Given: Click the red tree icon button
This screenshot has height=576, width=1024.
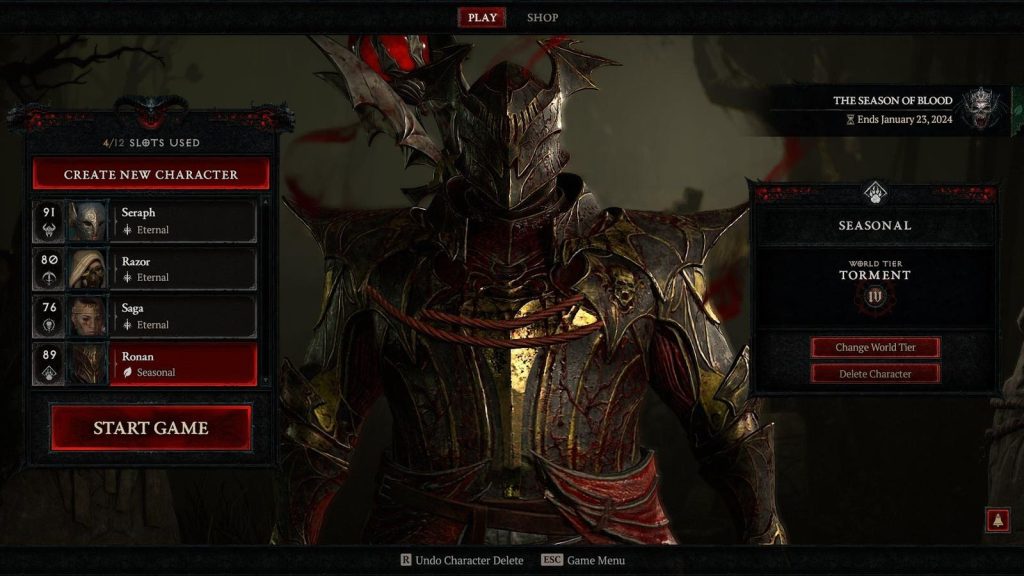Looking at the screenshot, I should point(997,520).
